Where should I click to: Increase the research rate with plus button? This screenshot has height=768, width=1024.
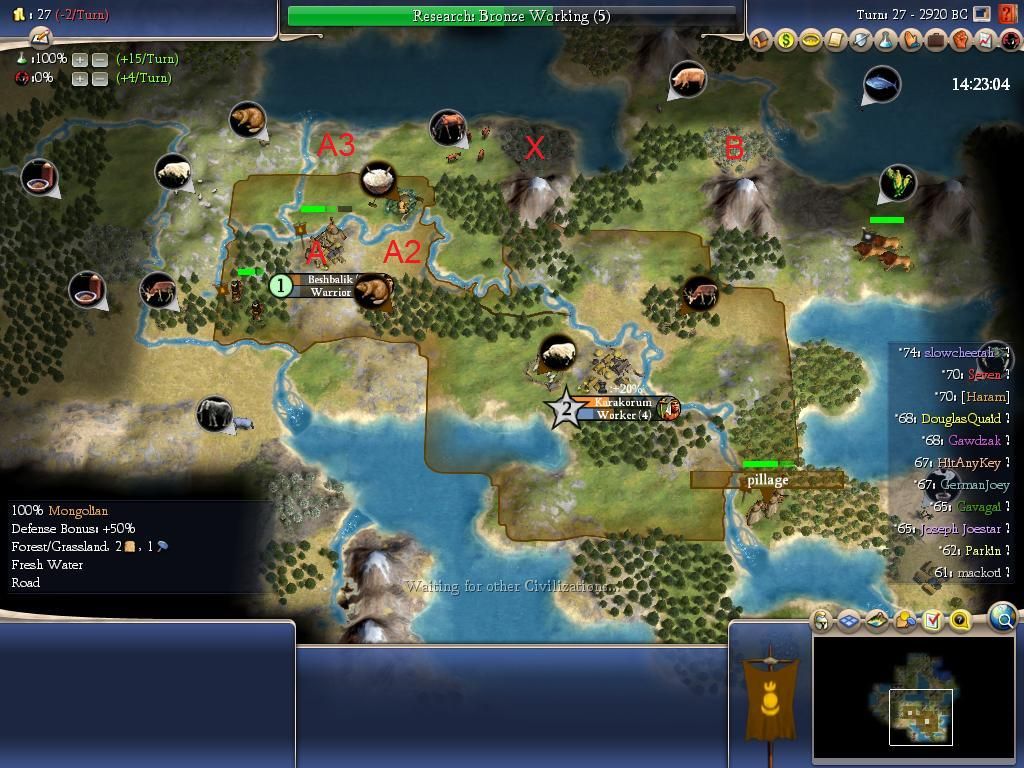click(x=79, y=59)
